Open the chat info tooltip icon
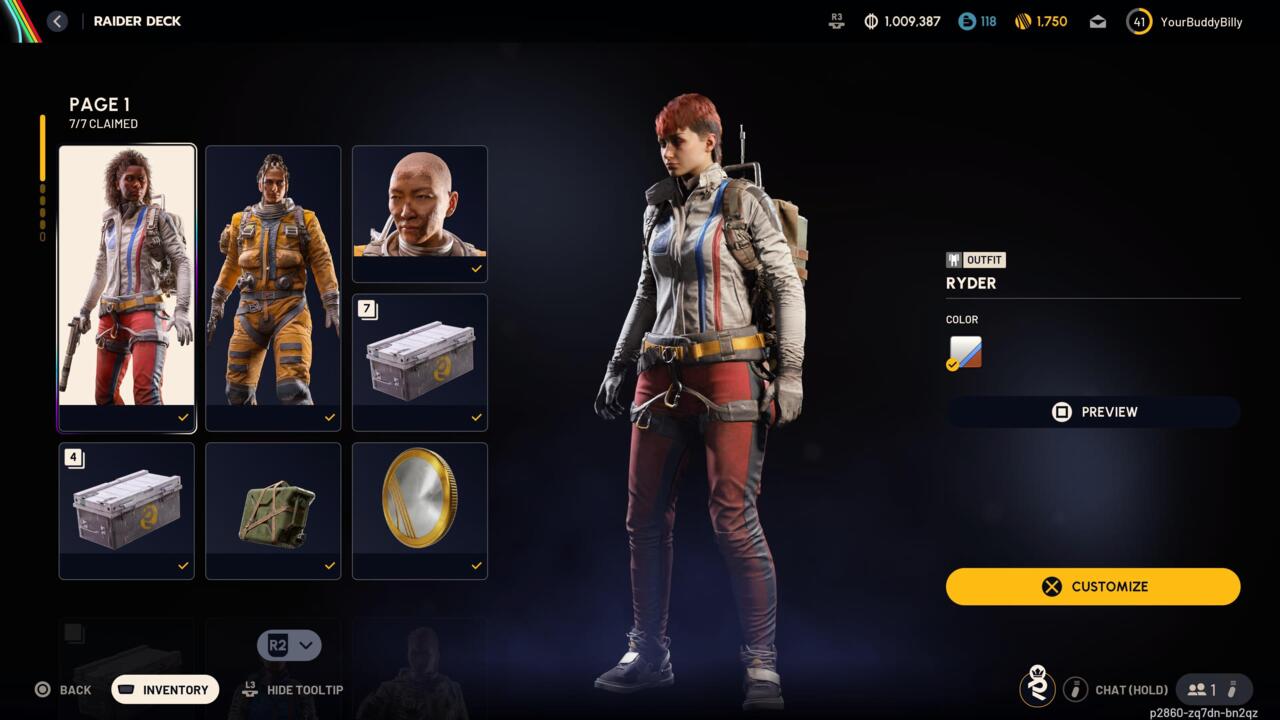Image resolution: width=1280 pixels, height=720 pixels. point(1076,689)
